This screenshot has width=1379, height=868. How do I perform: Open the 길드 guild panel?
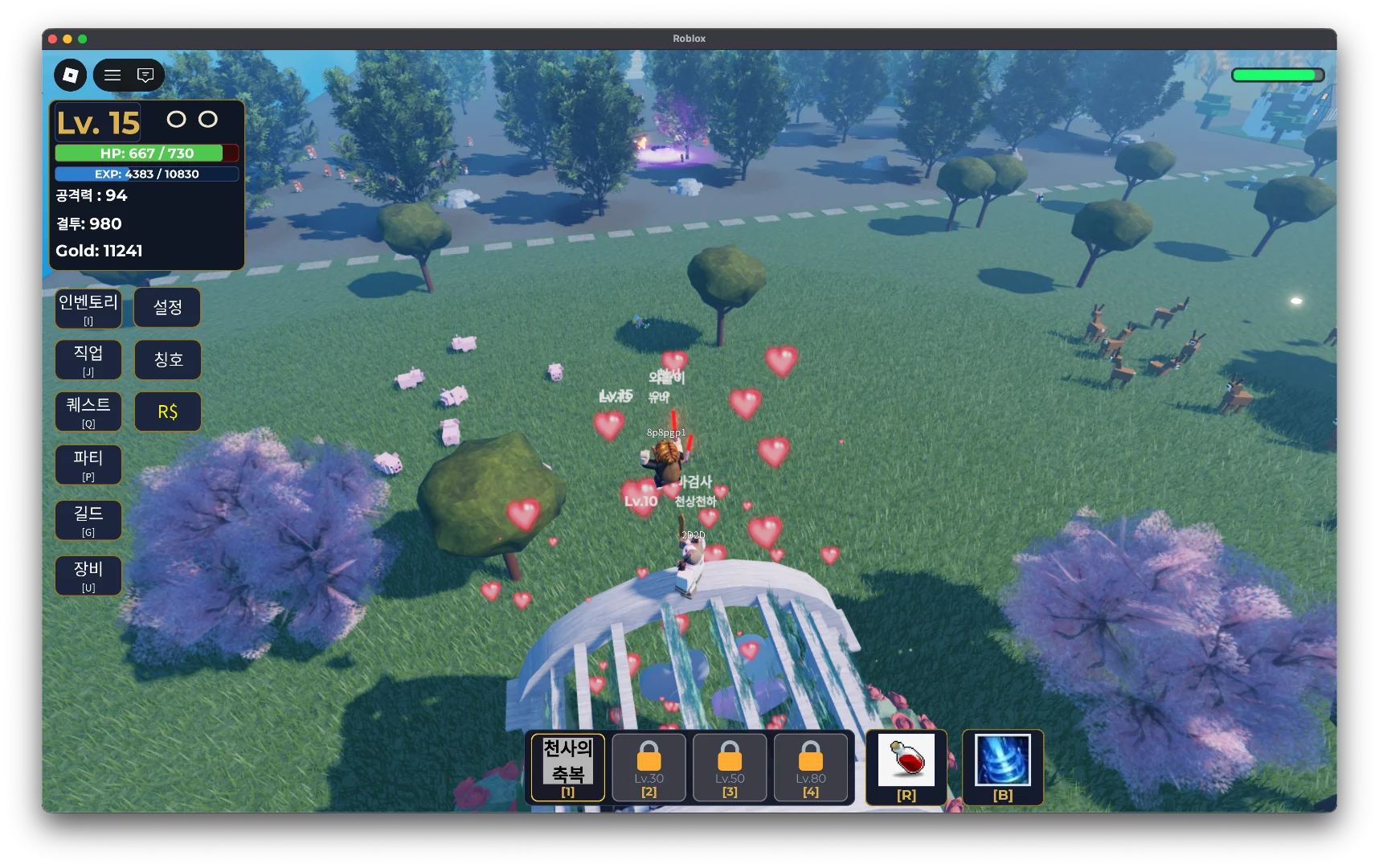click(88, 520)
